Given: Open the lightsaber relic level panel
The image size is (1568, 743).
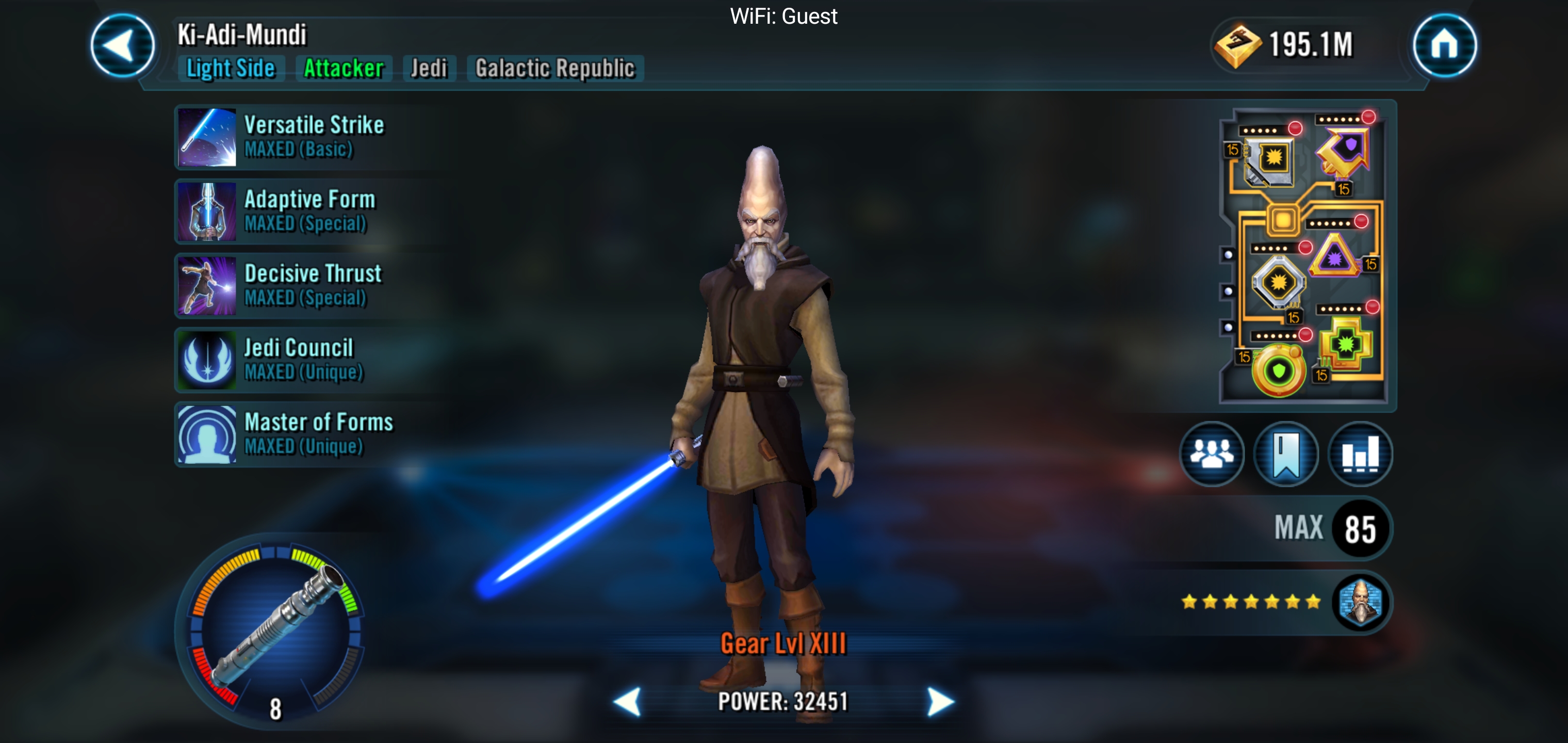Looking at the screenshot, I should (x=275, y=631).
